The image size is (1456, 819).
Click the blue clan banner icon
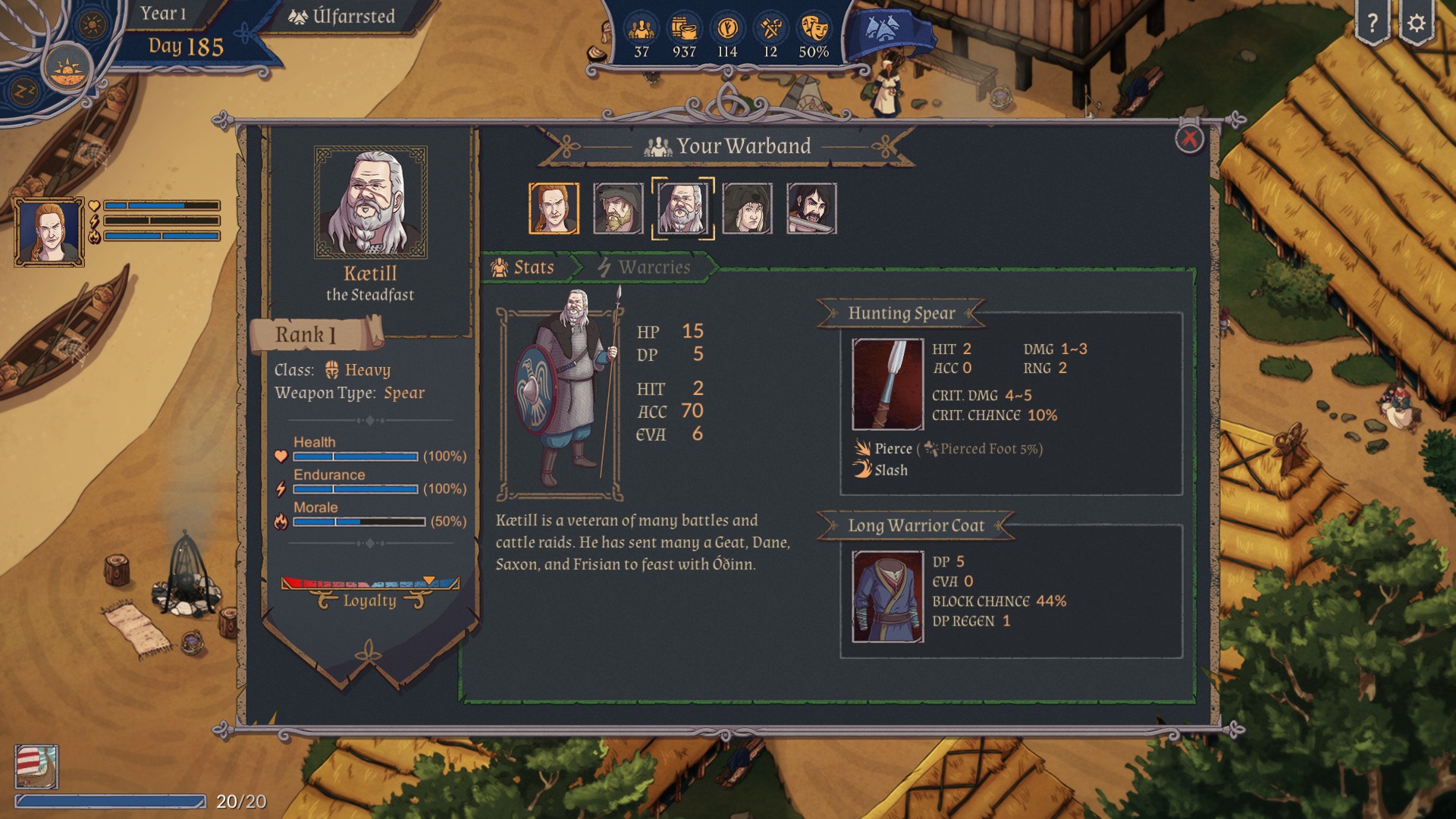click(x=885, y=30)
